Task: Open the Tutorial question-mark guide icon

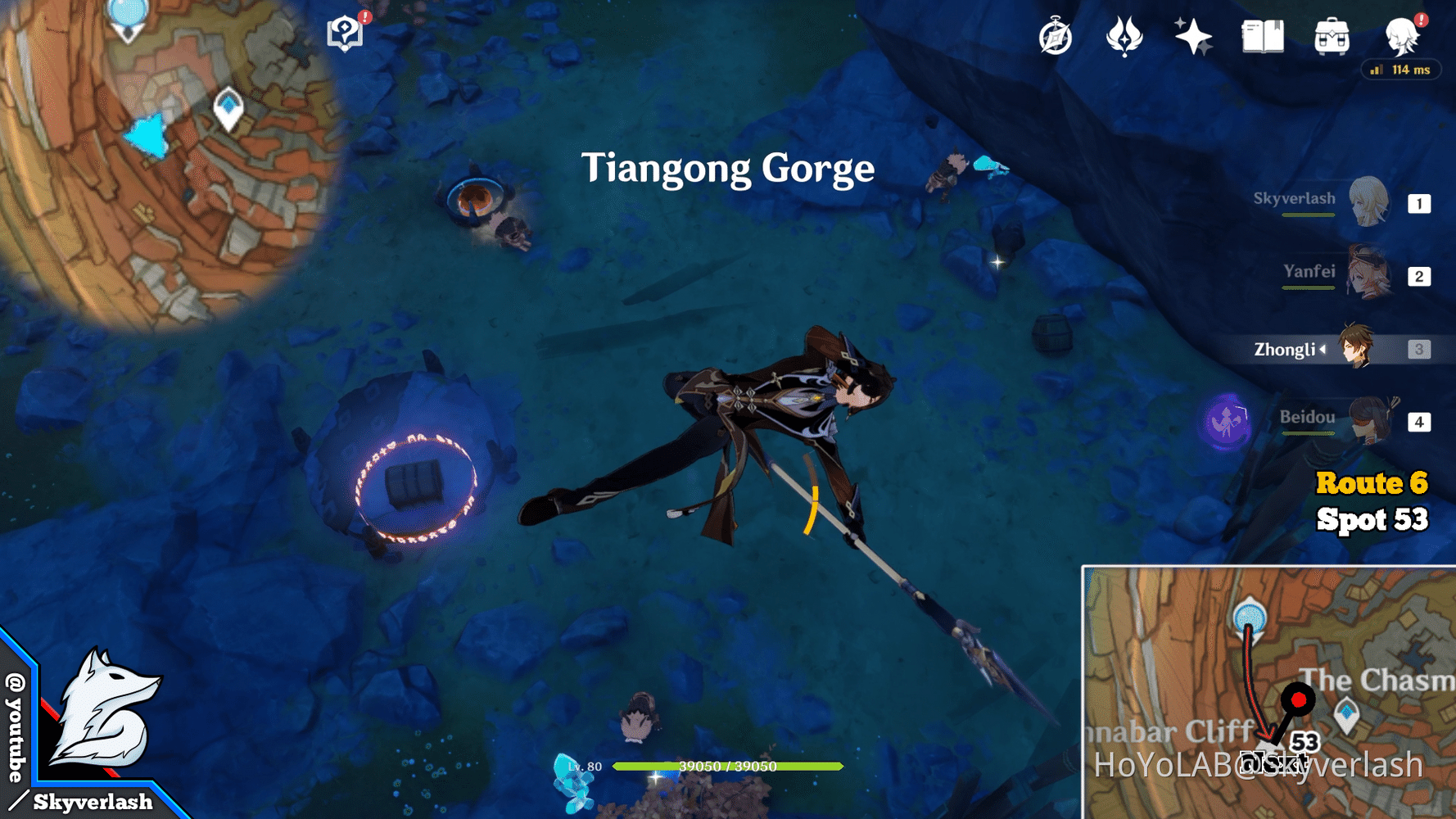Action: pyautogui.click(x=345, y=33)
